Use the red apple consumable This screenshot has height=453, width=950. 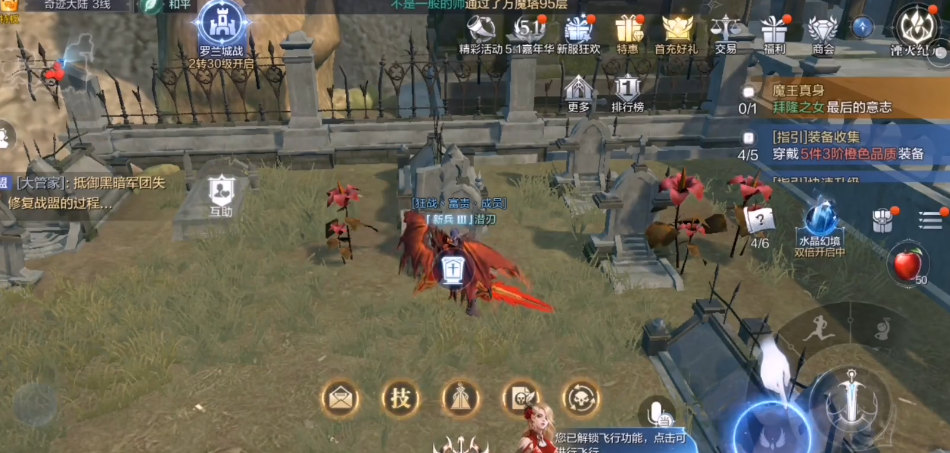pyautogui.click(x=908, y=263)
